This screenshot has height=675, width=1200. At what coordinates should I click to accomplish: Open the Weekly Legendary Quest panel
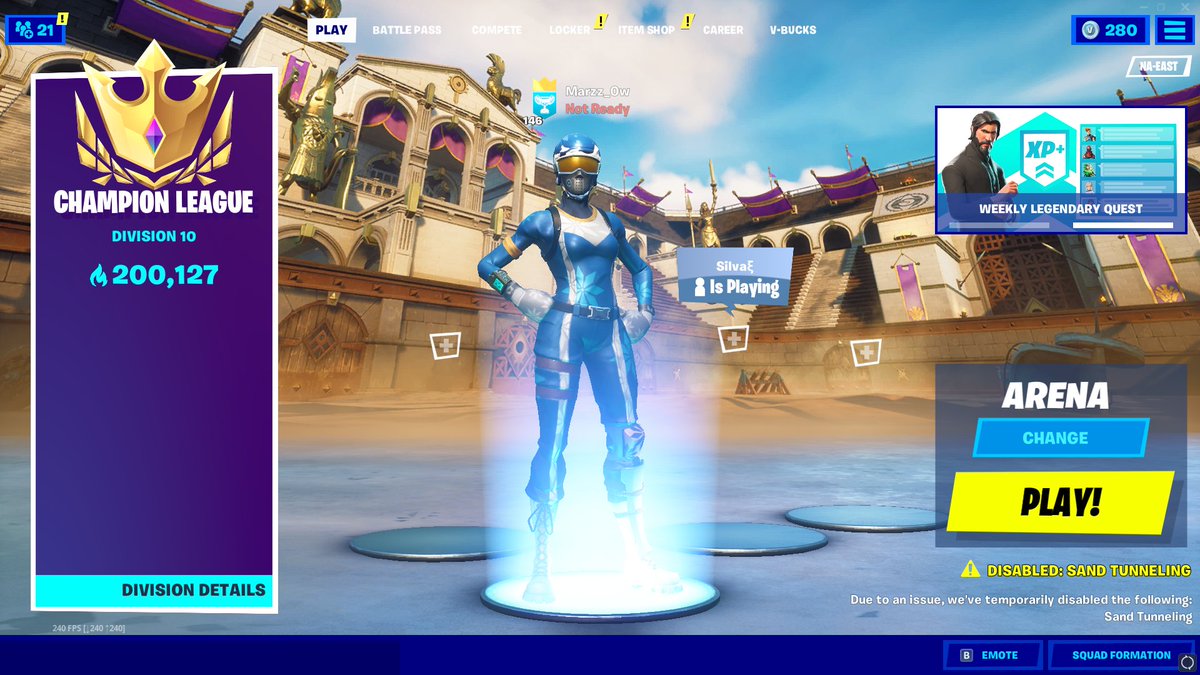[x=1060, y=170]
